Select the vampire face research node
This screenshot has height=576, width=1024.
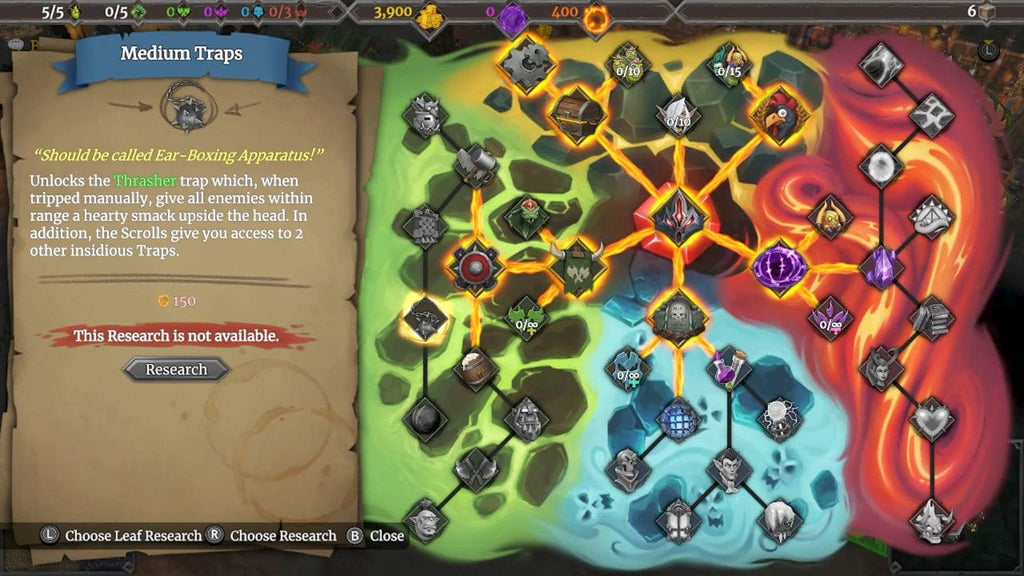(729, 468)
